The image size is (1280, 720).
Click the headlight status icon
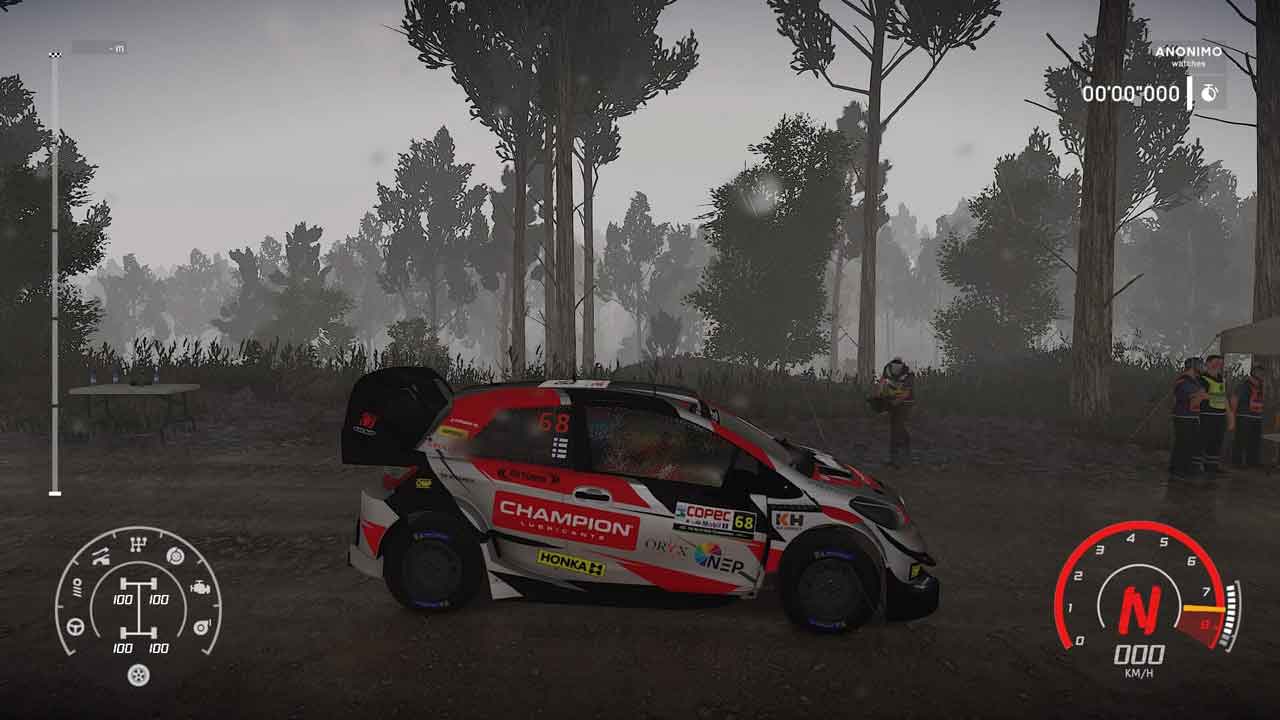(x=75, y=589)
